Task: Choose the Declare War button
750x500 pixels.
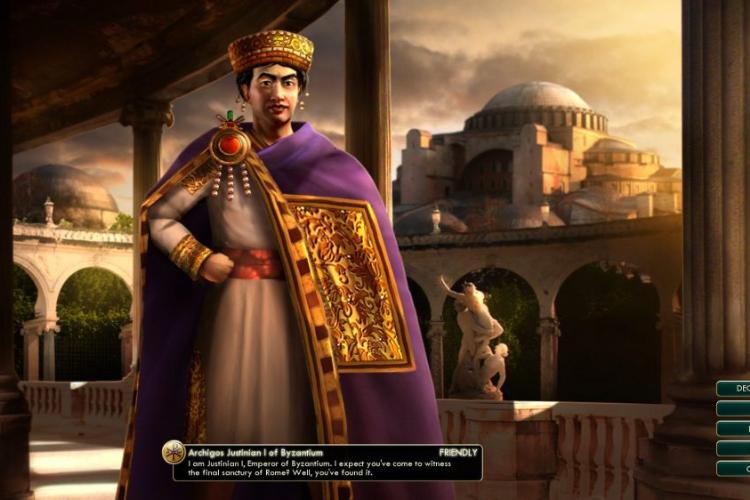Action: click(x=734, y=388)
